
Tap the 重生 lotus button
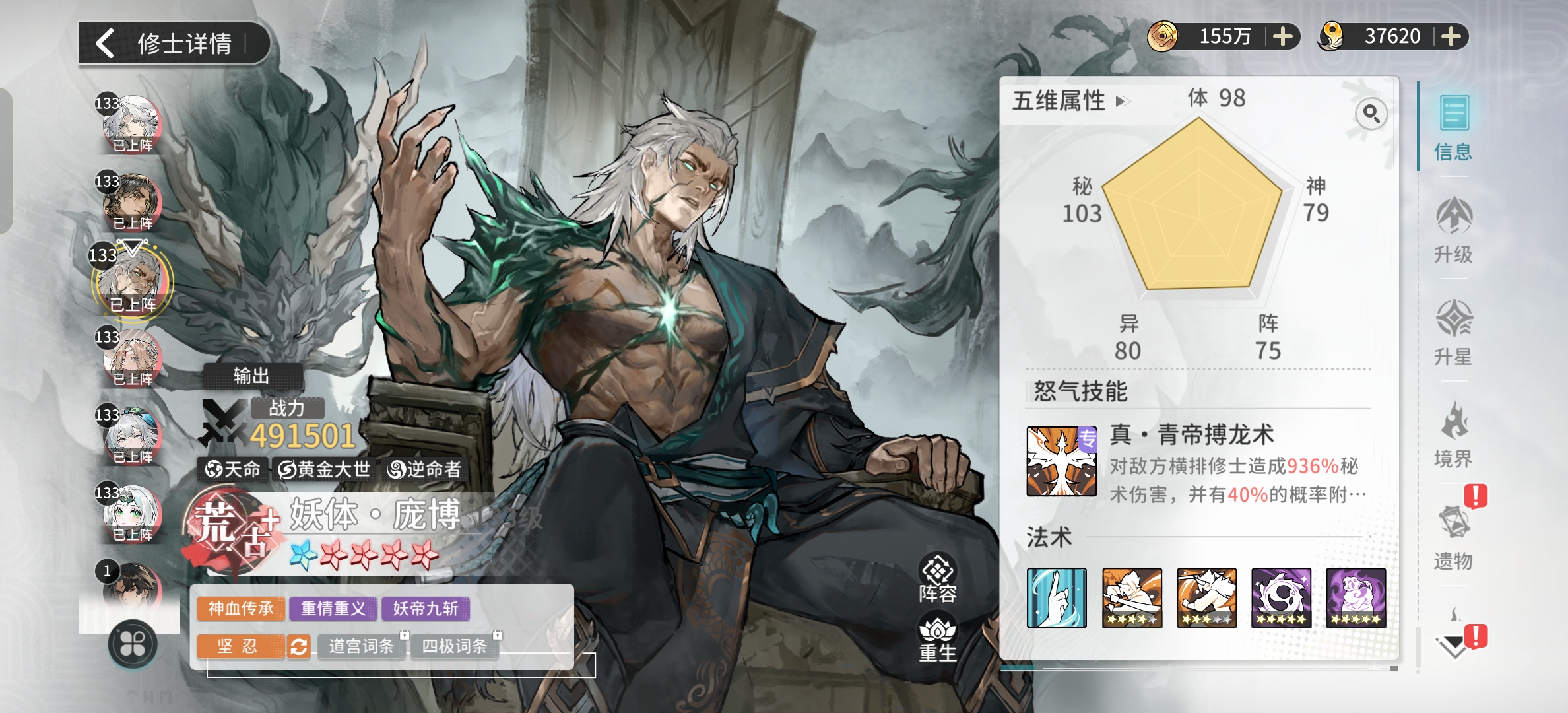pos(938,639)
